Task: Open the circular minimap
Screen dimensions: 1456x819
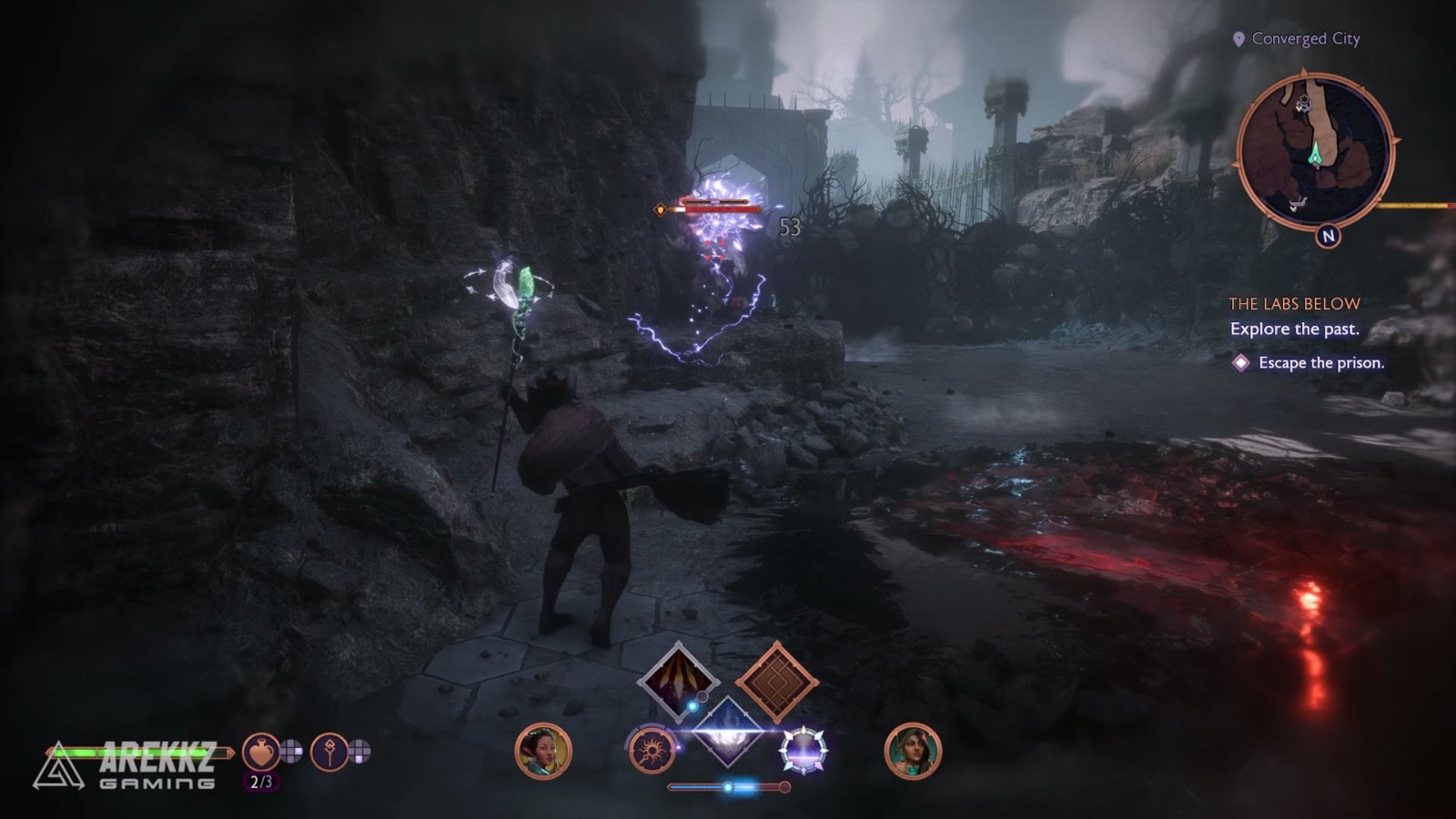Action: click(1314, 151)
